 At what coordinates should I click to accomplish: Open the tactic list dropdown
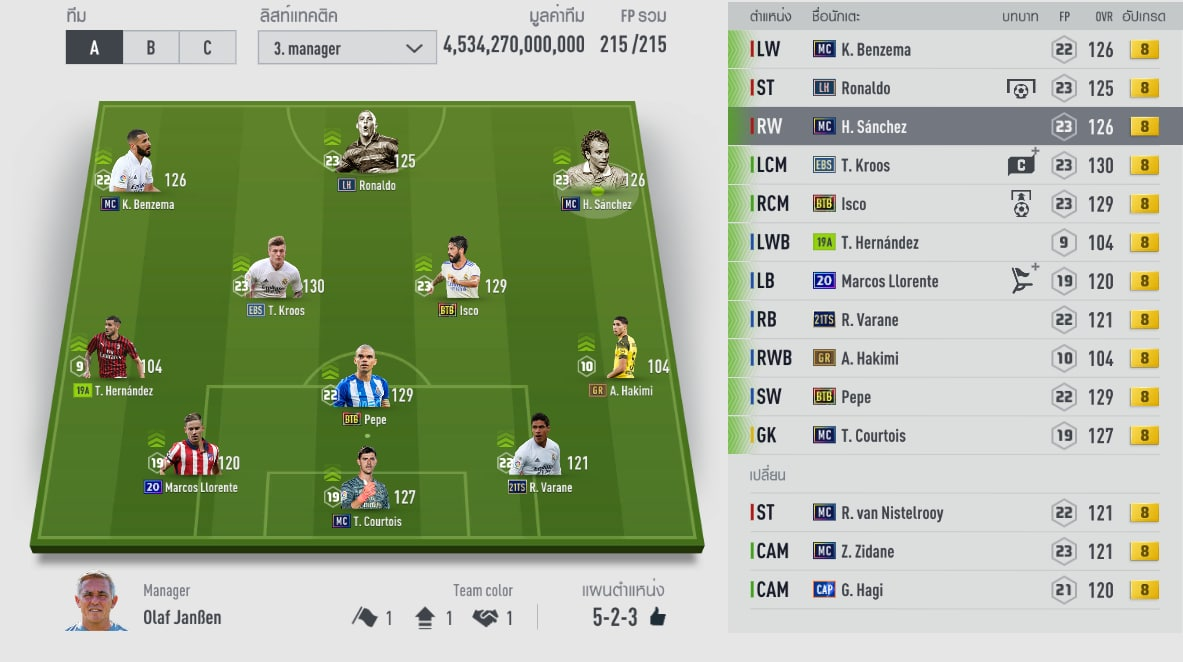(347, 47)
